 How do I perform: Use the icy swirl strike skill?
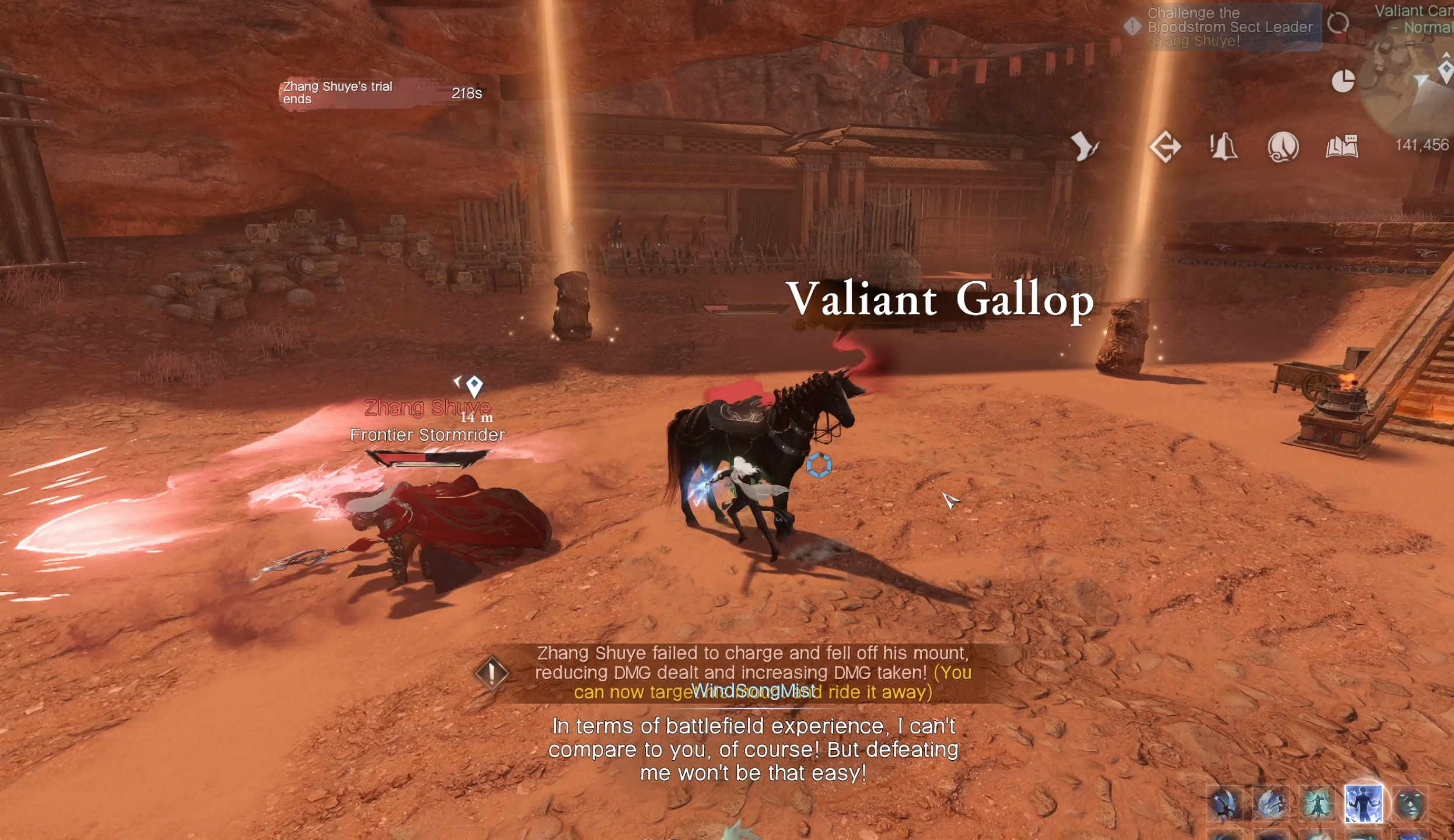click(1271, 804)
